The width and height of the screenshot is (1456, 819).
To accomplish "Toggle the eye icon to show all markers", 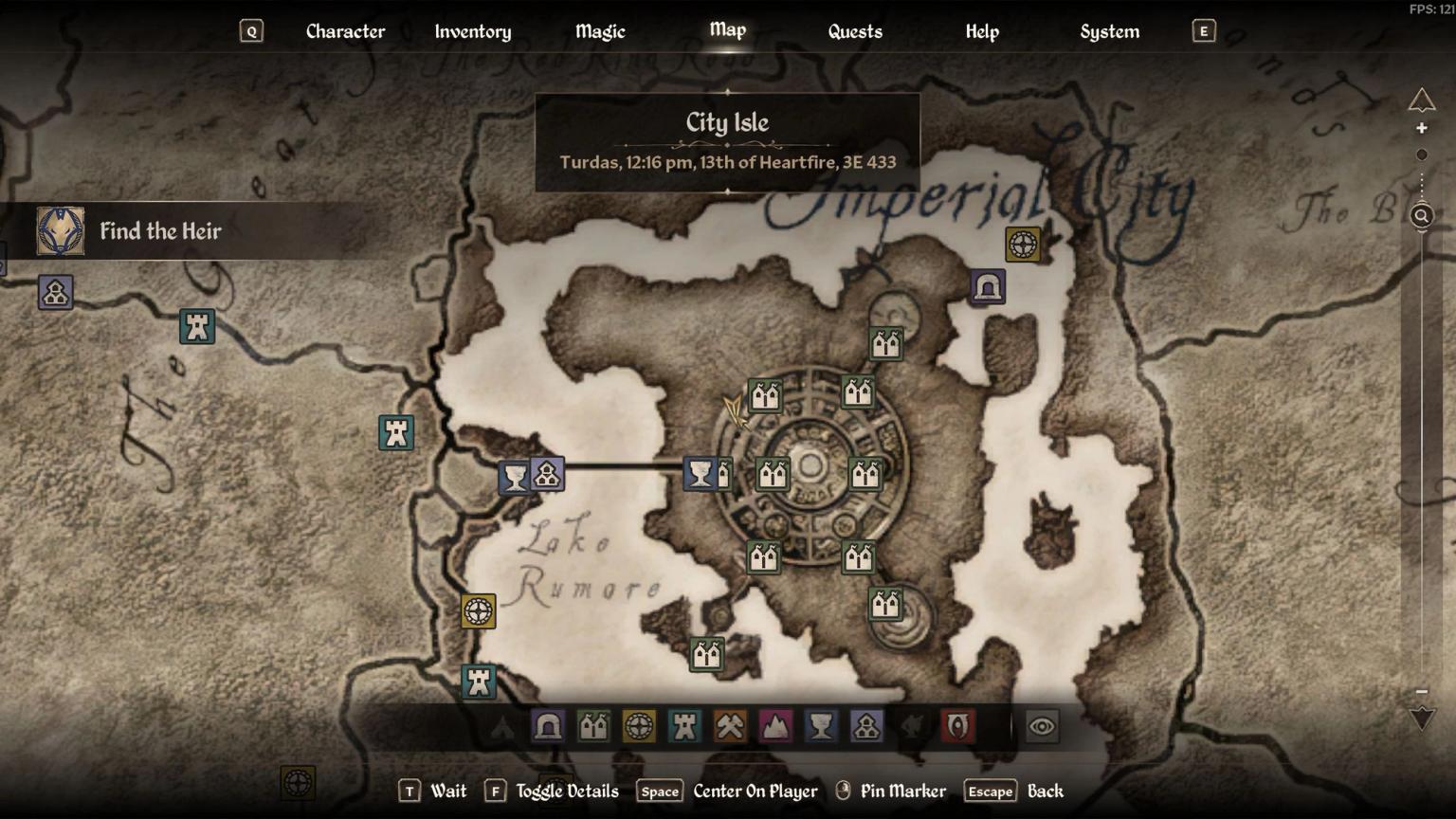I will [1041, 727].
